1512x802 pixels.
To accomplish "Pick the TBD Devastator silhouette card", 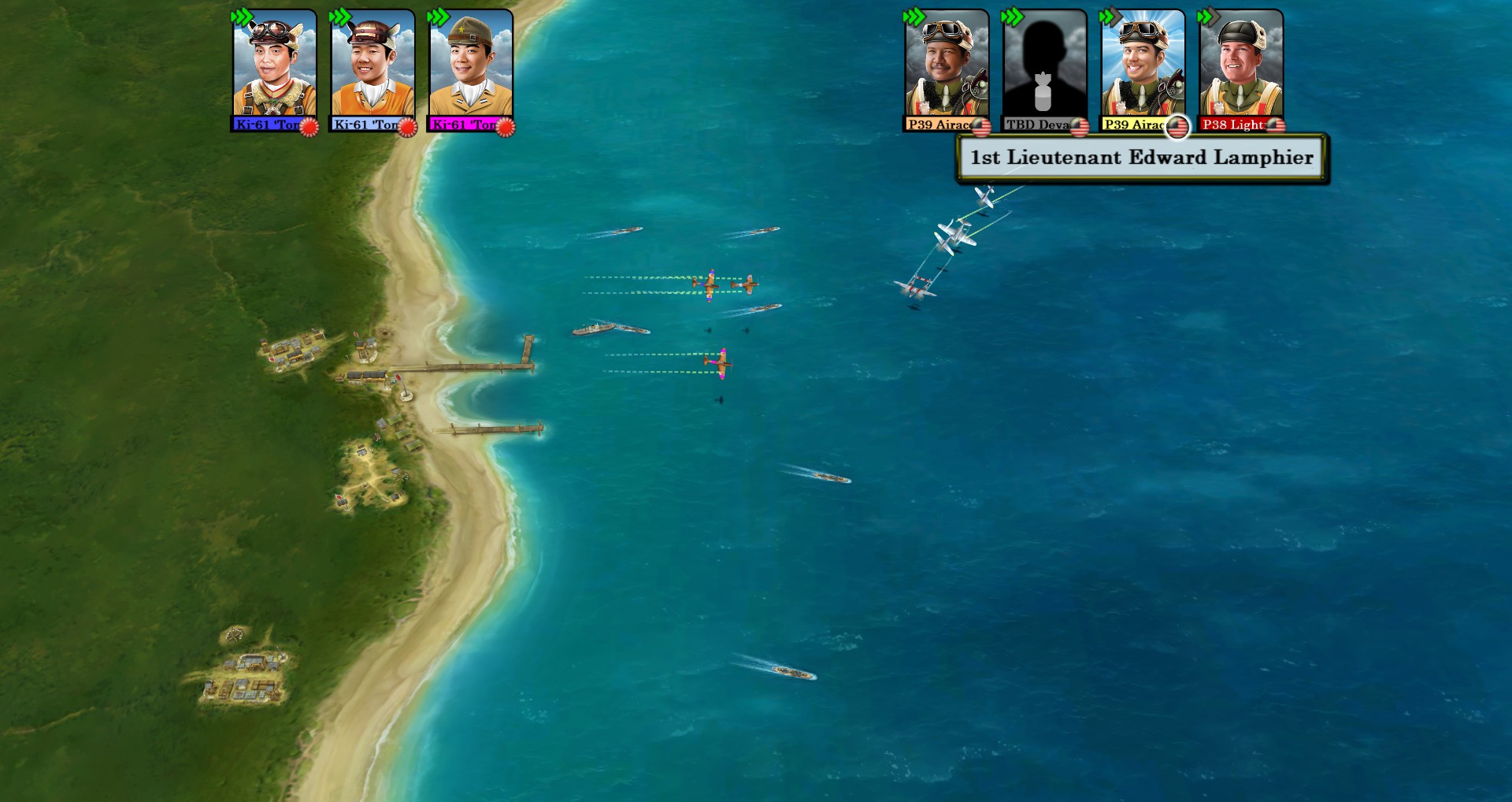I will (1043, 69).
